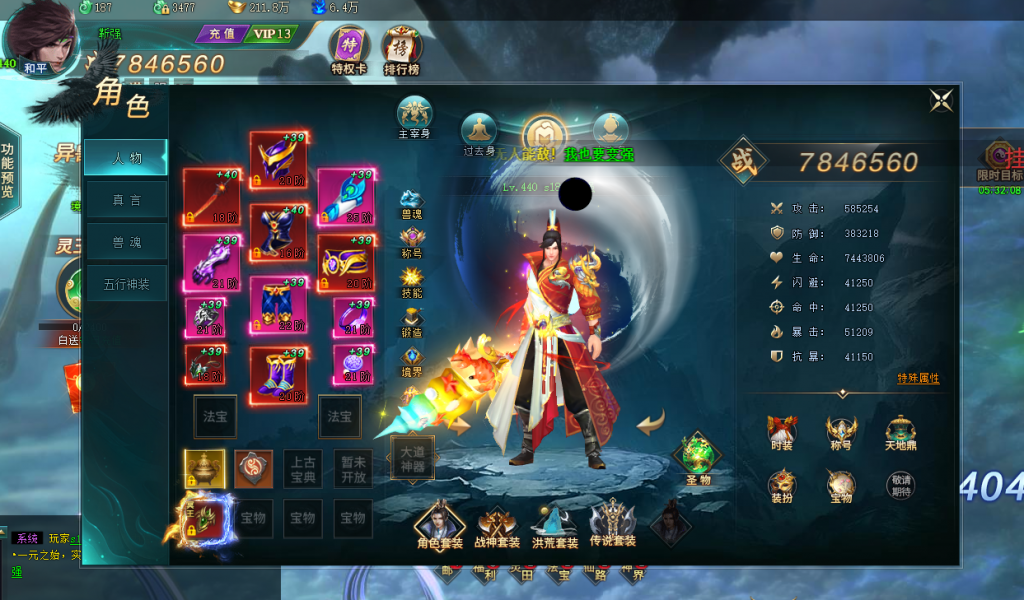The width and height of the screenshot is (1024, 600).
Task: Select the 人物 tab
Action: coord(126,158)
